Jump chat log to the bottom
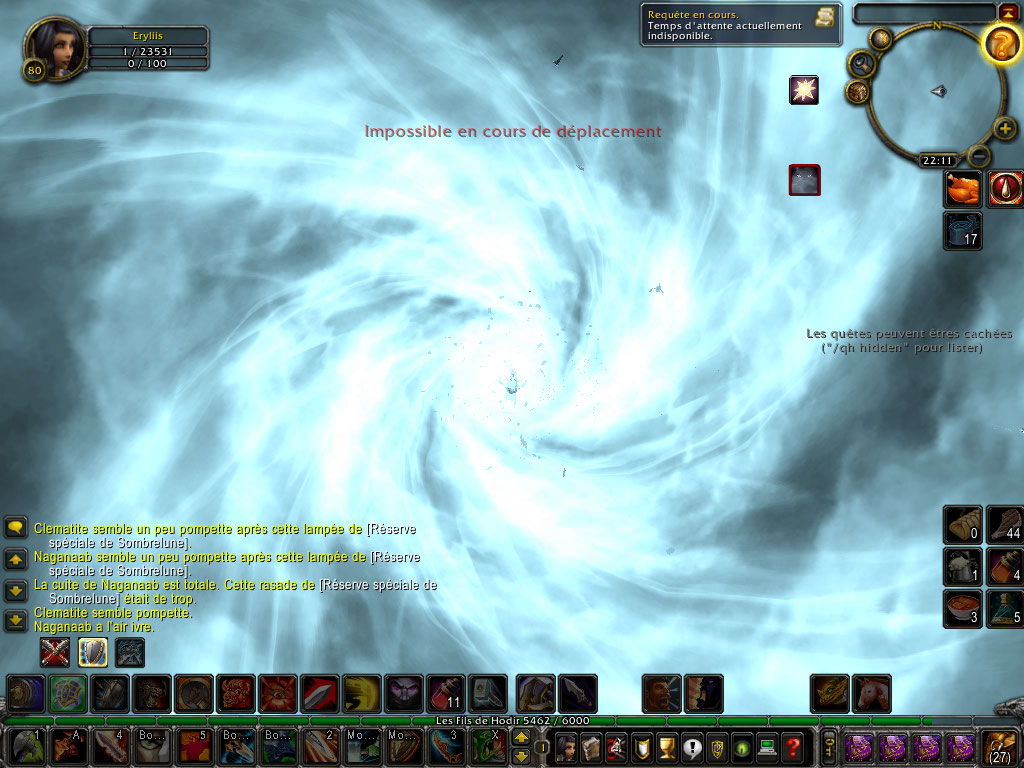Viewport: 1024px width, 768px height. pyautogui.click(x=15, y=621)
